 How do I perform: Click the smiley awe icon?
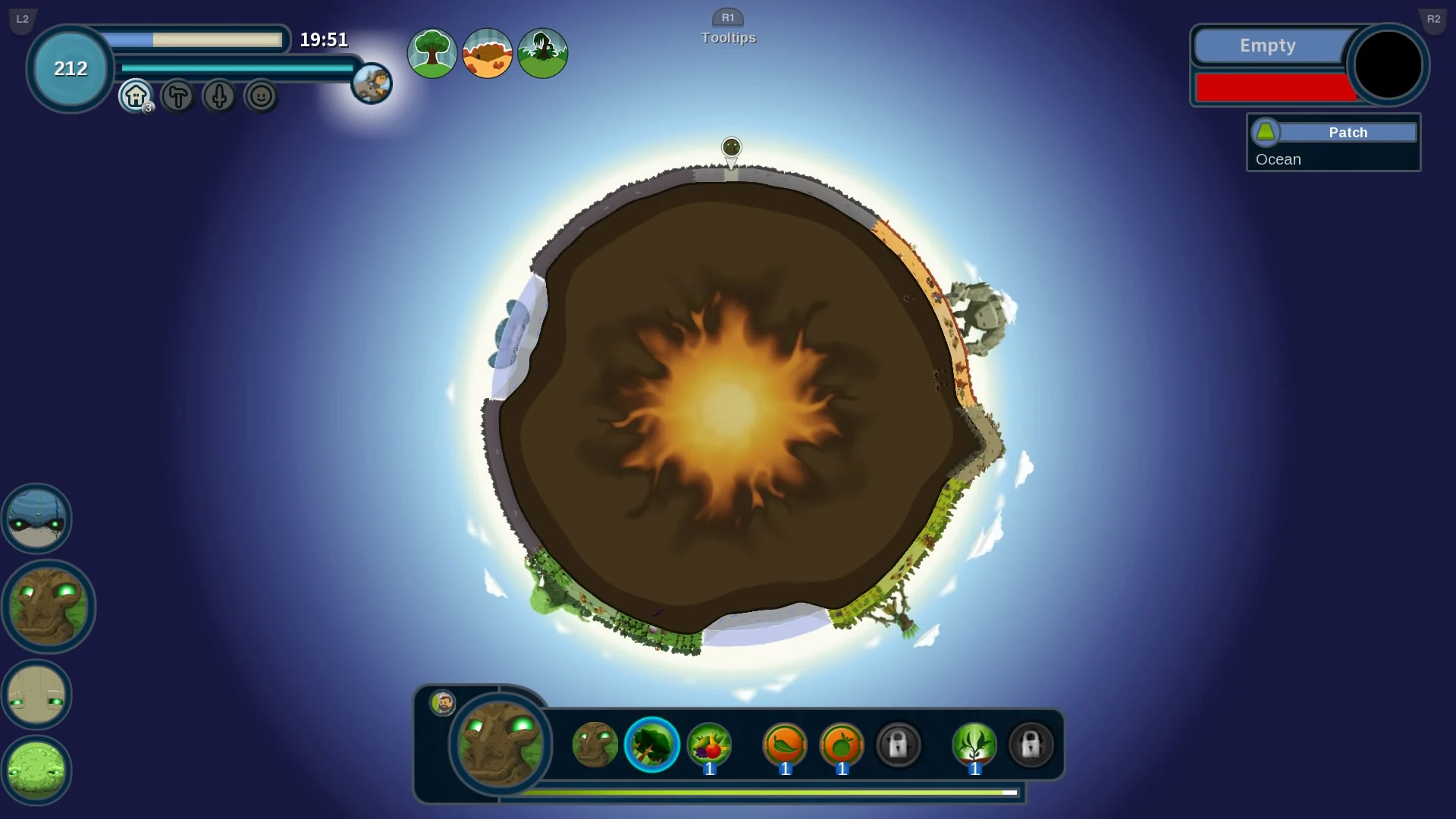pyautogui.click(x=260, y=96)
